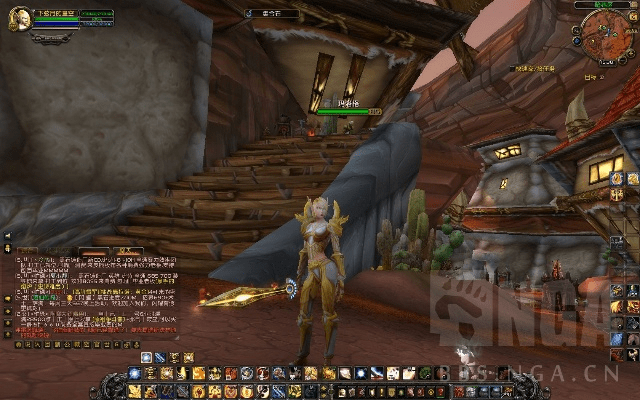Open the tracking button on the minimap's left edge
Screen dimensions: 640x400
point(577,28)
